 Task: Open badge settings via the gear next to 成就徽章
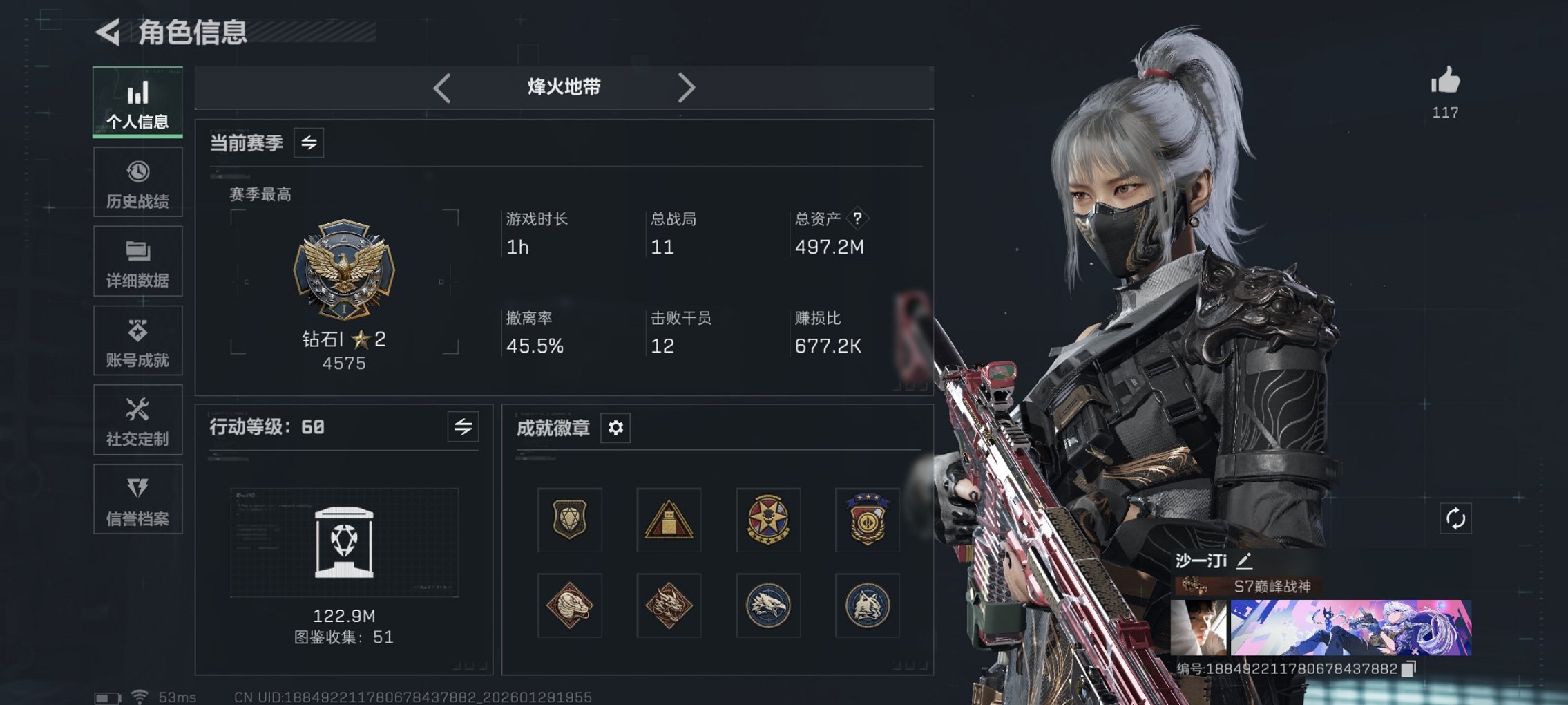tap(615, 428)
